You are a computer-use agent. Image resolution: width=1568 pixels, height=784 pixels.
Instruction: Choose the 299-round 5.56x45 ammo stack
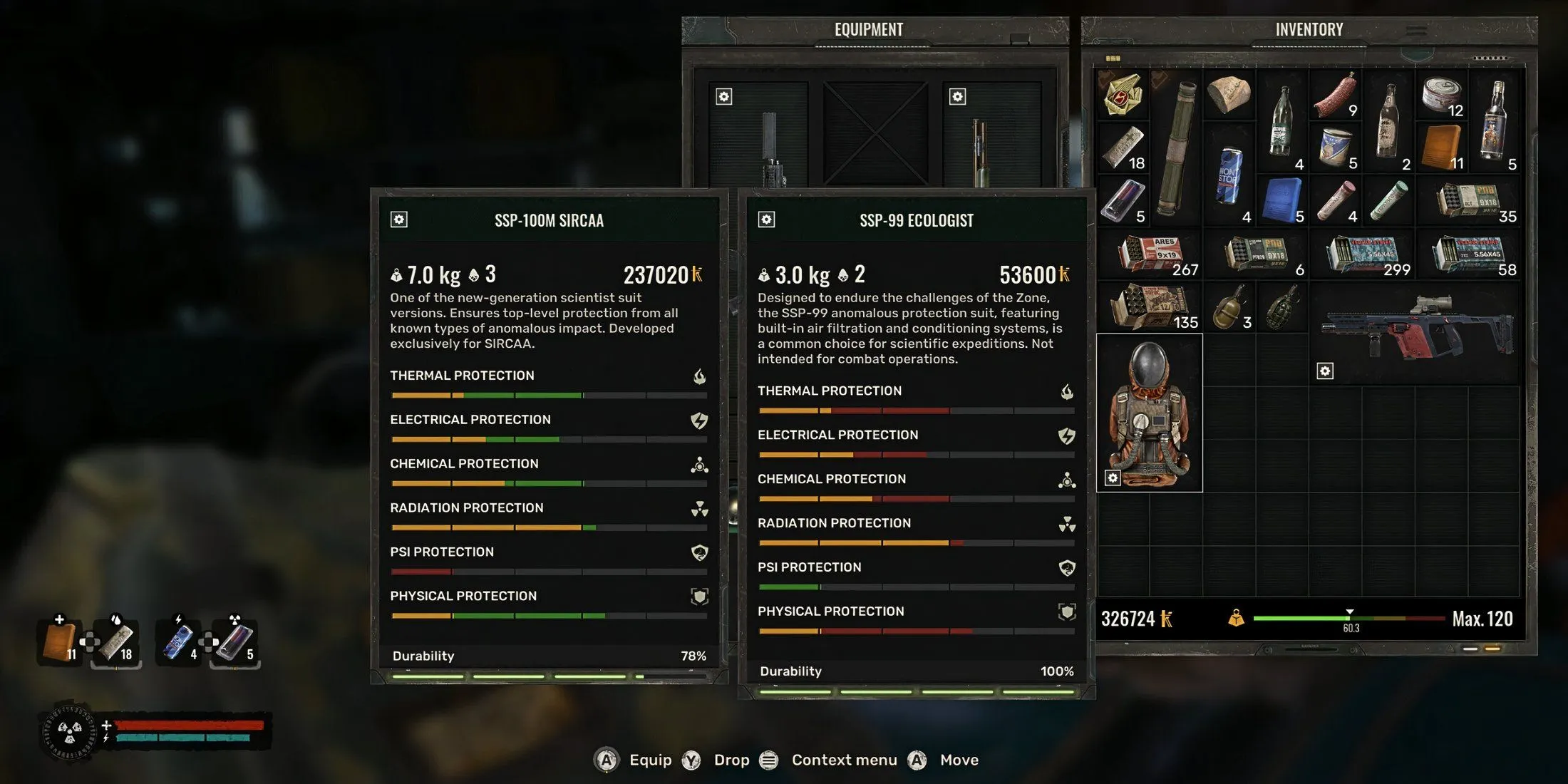(x=1361, y=254)
